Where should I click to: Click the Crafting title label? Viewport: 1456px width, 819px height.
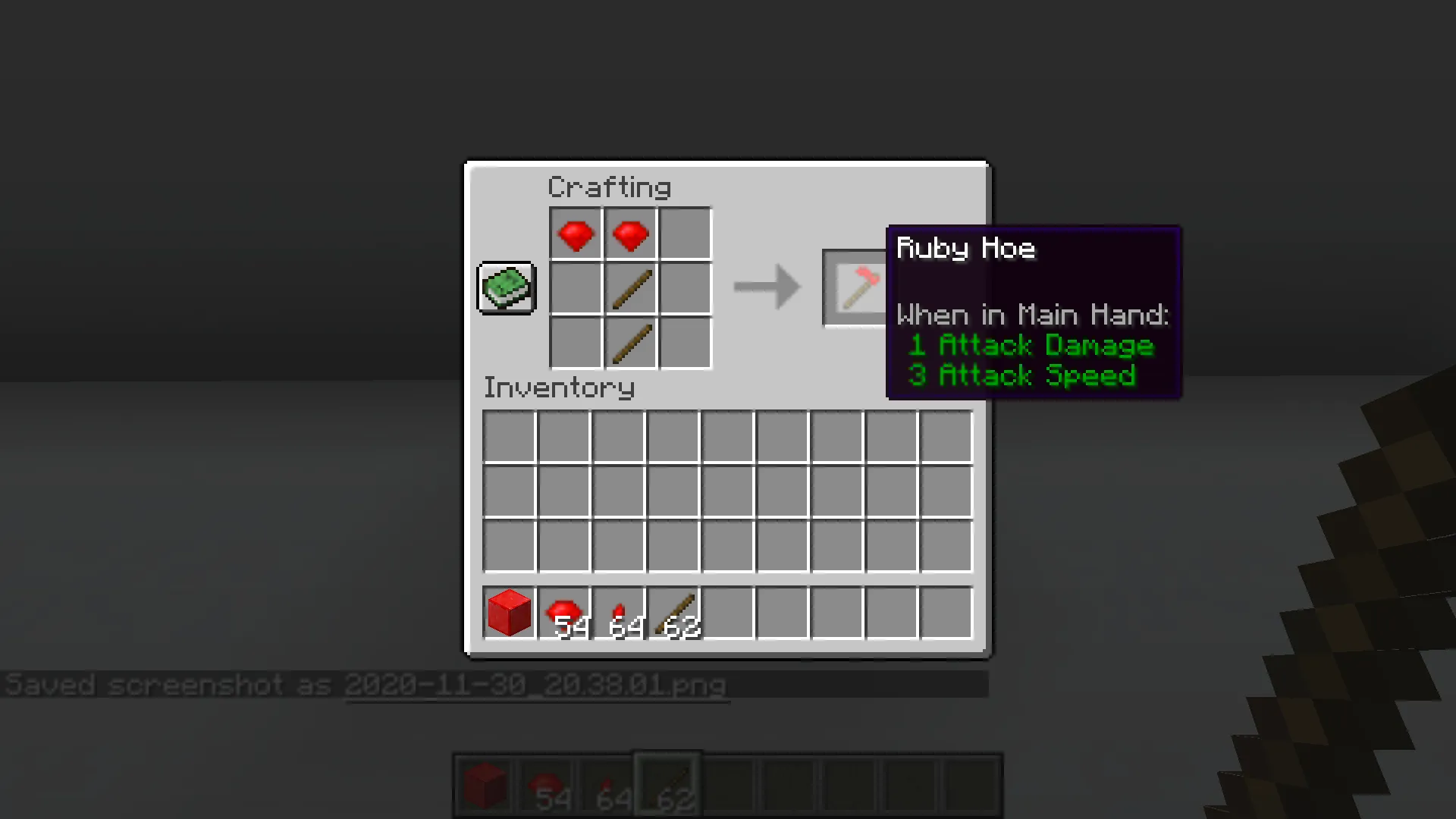[x=609, y=187]
